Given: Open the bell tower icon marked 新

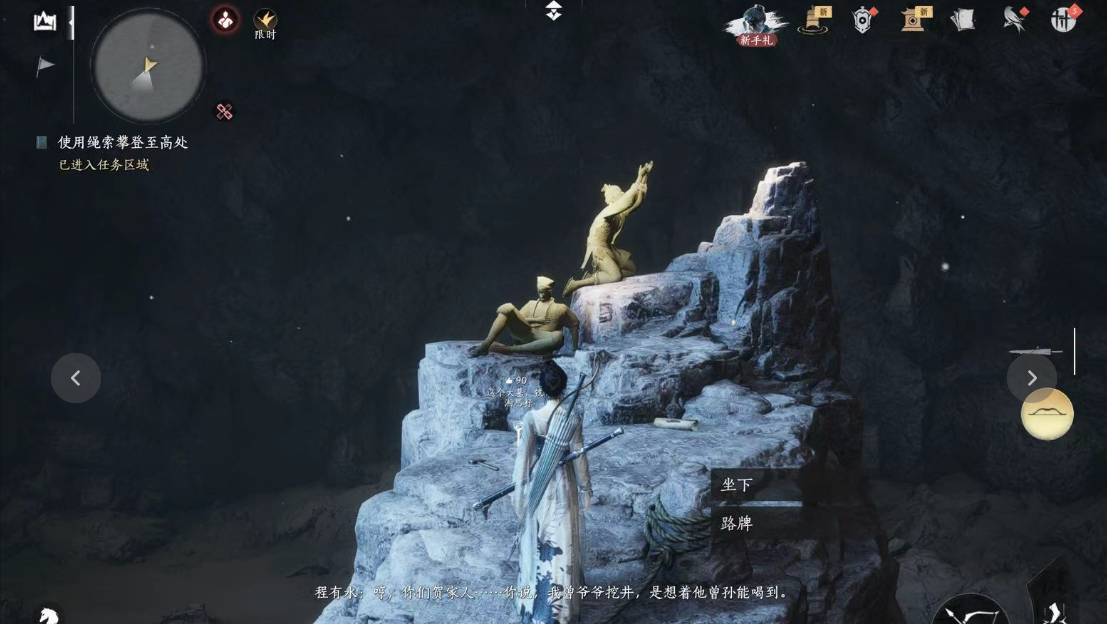Looking at the screenshot, I should point(813,19).
